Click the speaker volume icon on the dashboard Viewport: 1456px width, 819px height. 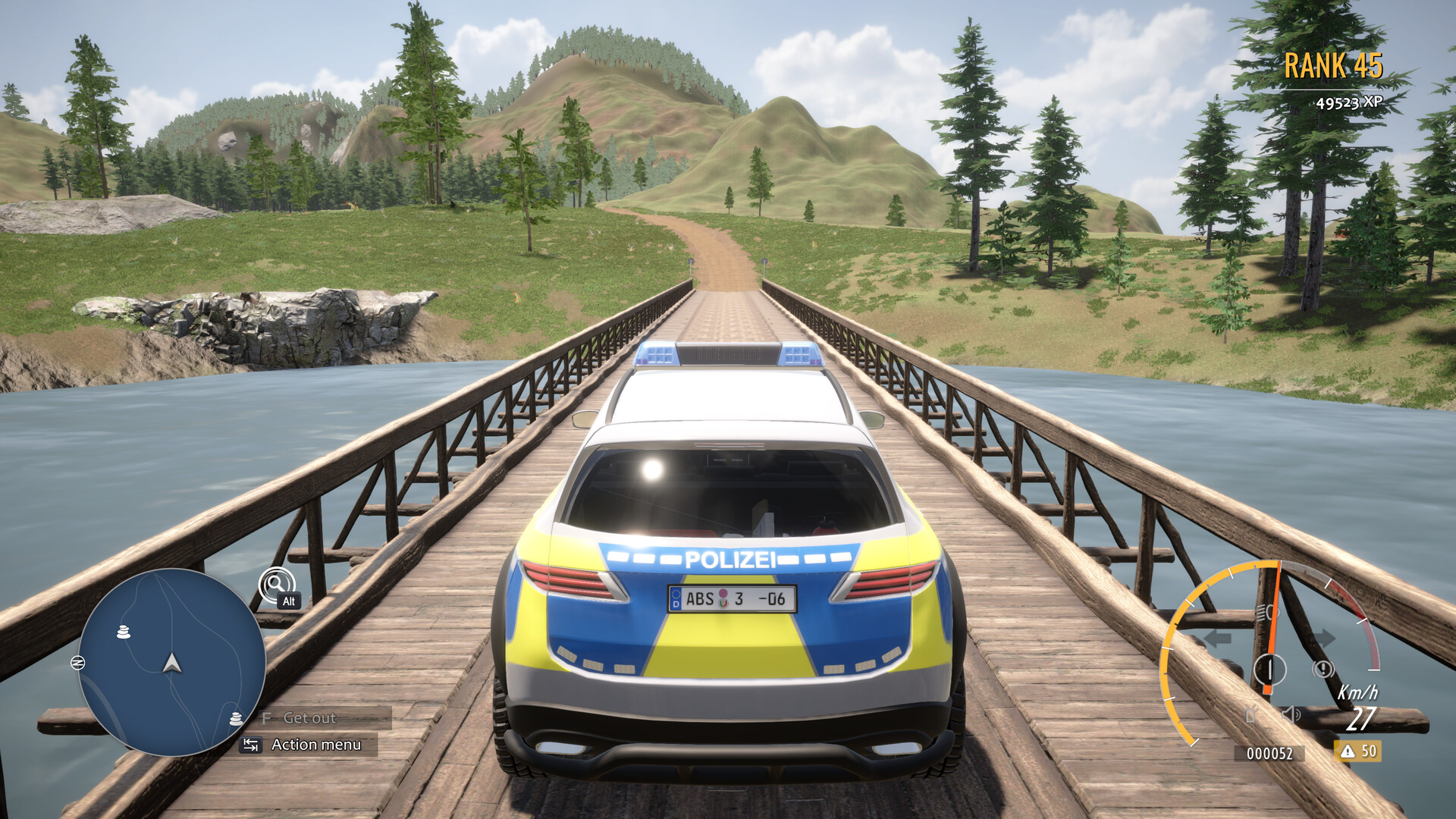coord(1291,714)
